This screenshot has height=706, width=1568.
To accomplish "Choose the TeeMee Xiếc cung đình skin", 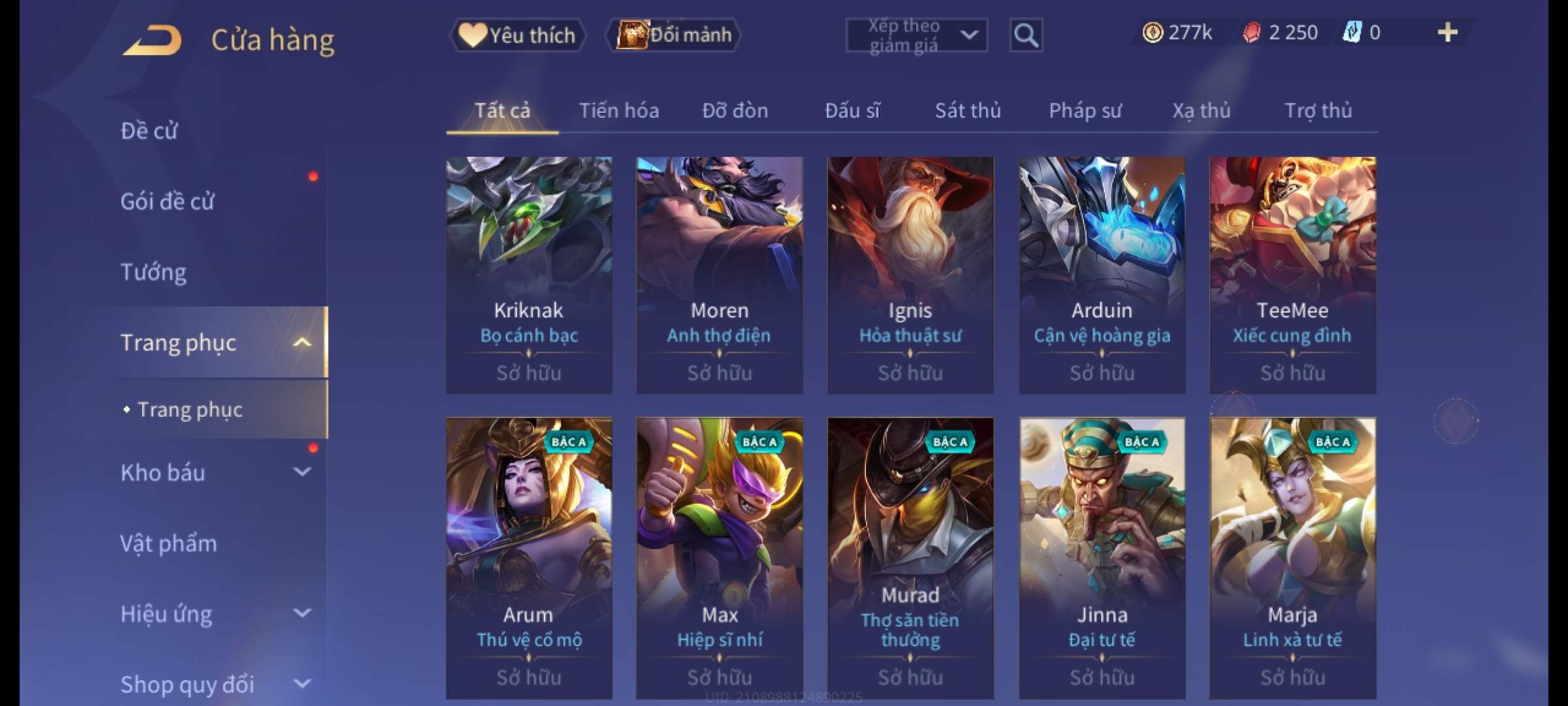I will [1292, 275].
